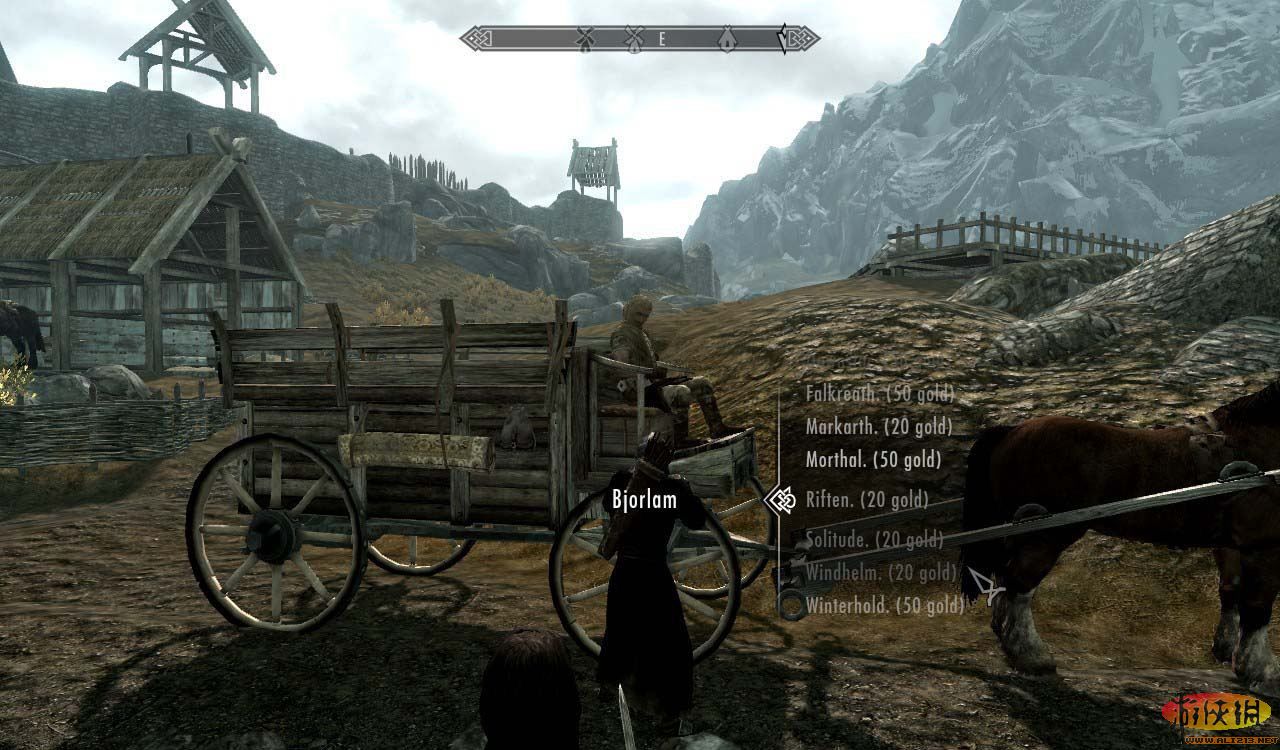Choose the Falkreath carriage destination
1280x750 pixels.
coord(879,394)
